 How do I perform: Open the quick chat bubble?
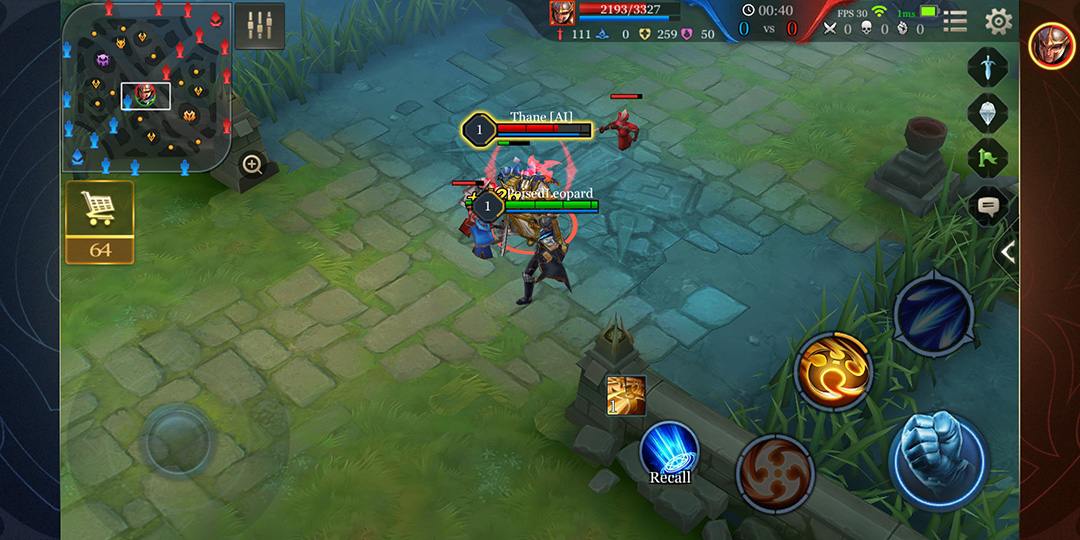(x=988, y=206)
